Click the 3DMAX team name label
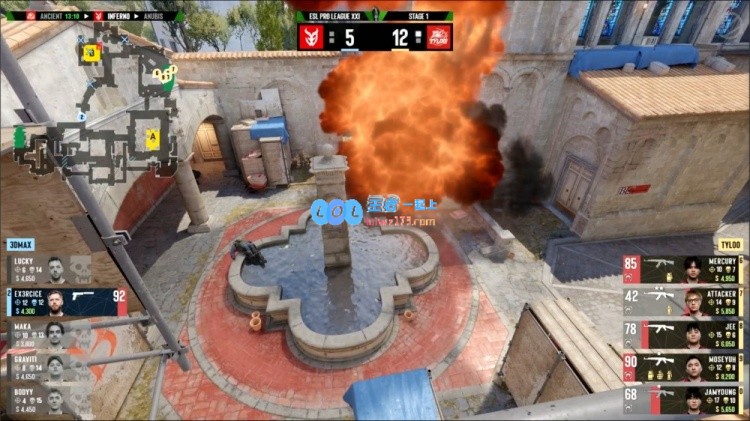Viewport: 750px width, 421px height. (20, 245)
